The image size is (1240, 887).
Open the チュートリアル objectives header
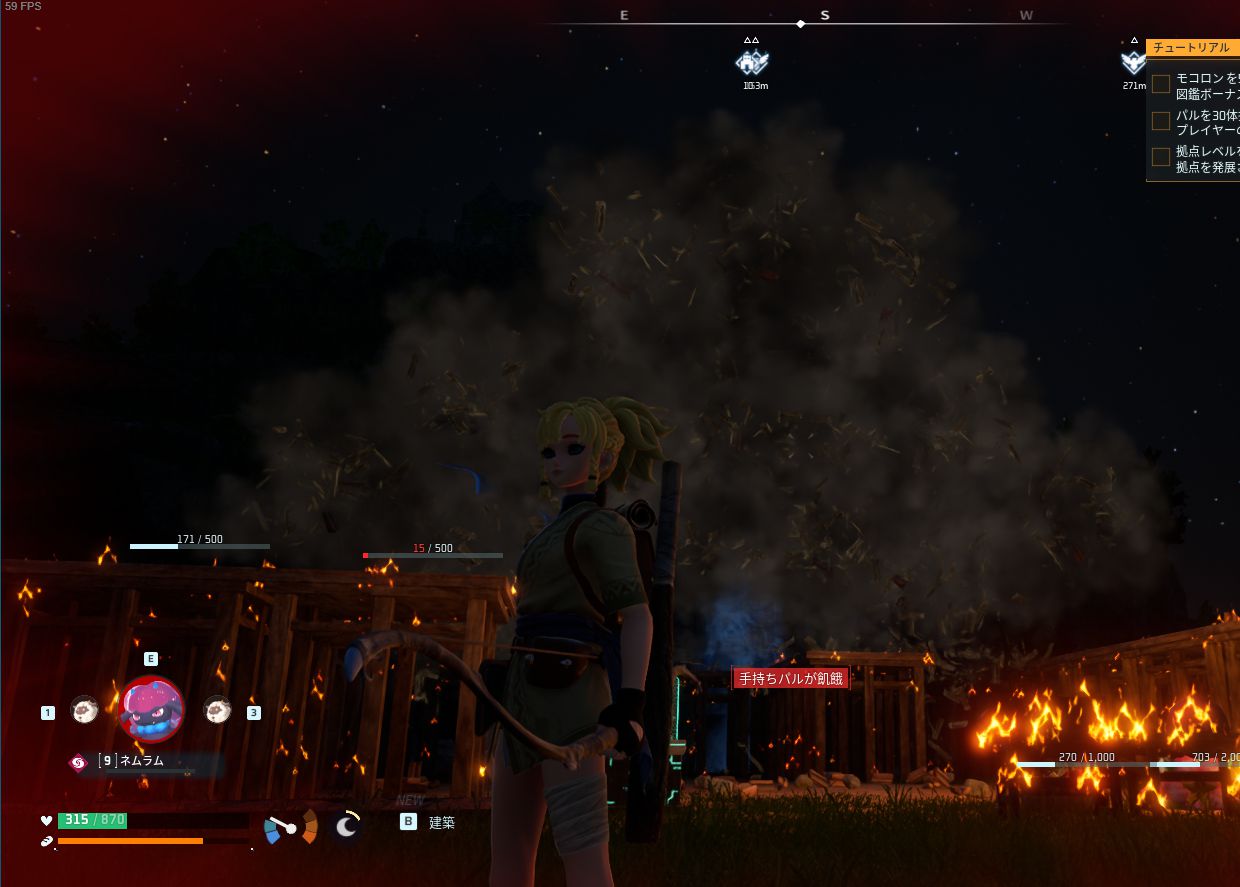1192,48
